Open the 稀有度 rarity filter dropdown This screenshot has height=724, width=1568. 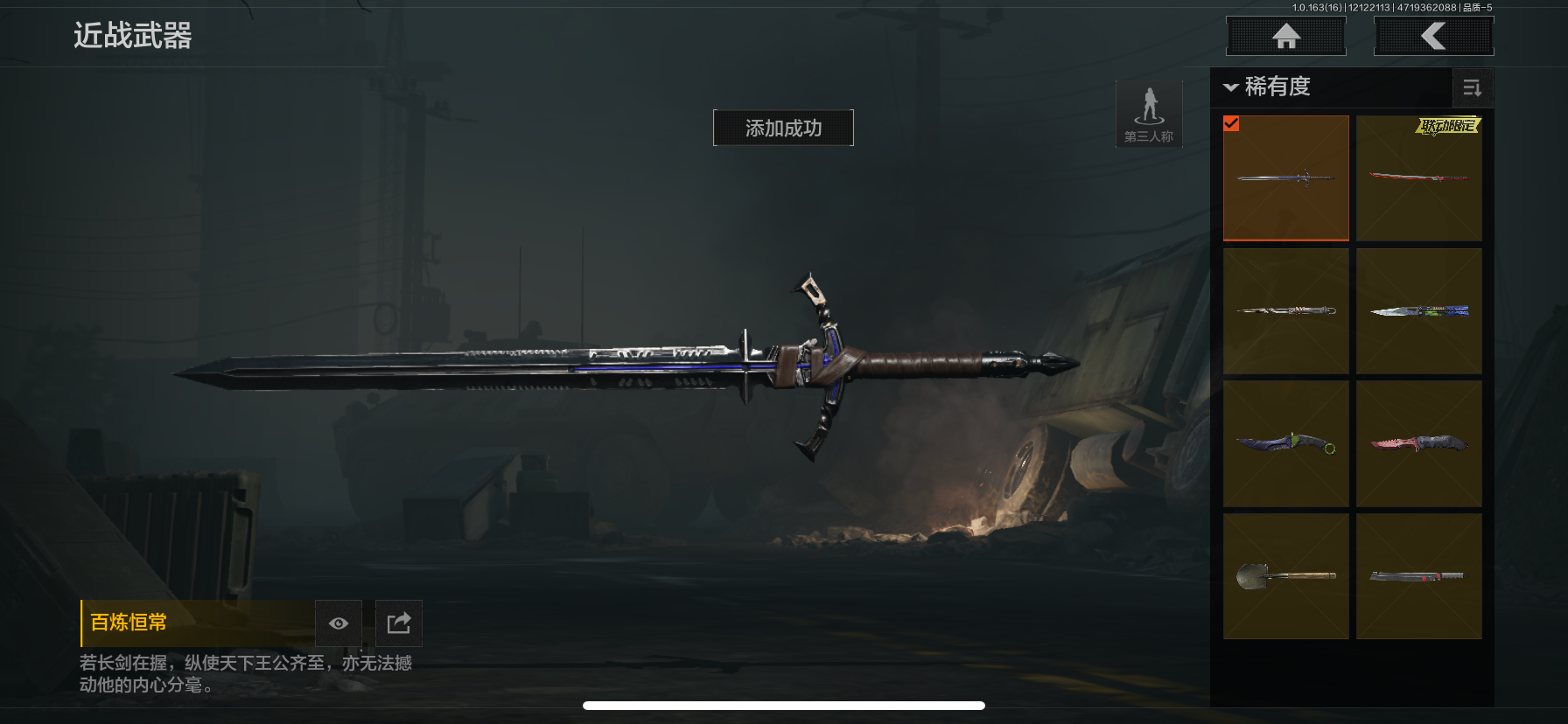1267,87
